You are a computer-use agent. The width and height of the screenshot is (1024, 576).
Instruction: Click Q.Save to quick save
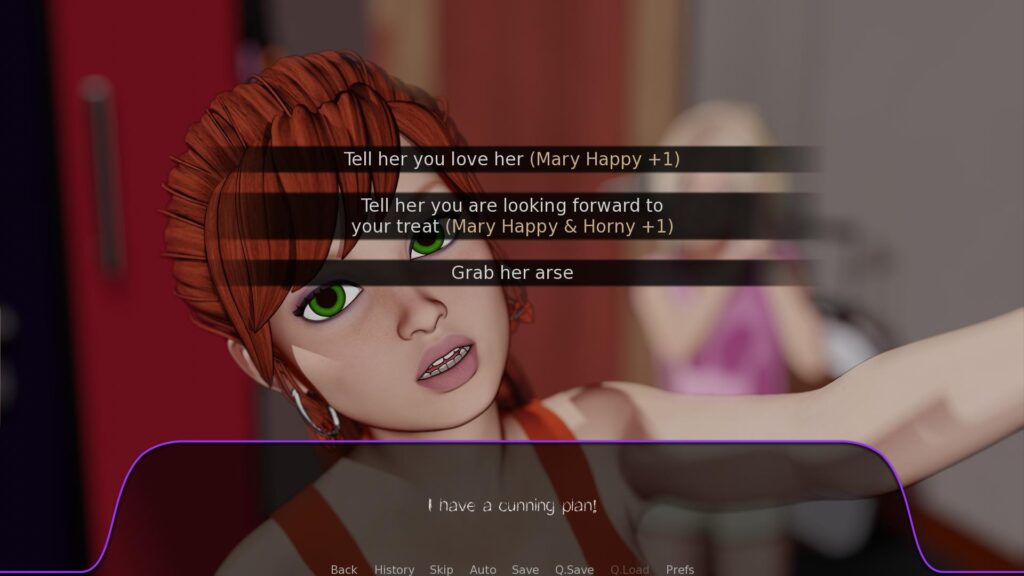[574, 569]
